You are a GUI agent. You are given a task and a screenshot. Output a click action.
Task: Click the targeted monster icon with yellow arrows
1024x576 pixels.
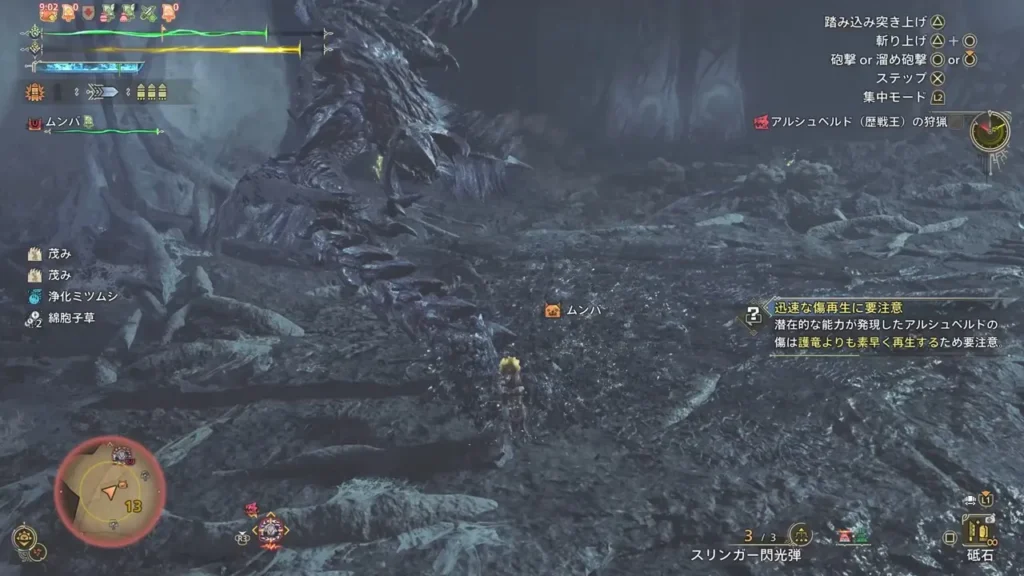pos(270,528)
